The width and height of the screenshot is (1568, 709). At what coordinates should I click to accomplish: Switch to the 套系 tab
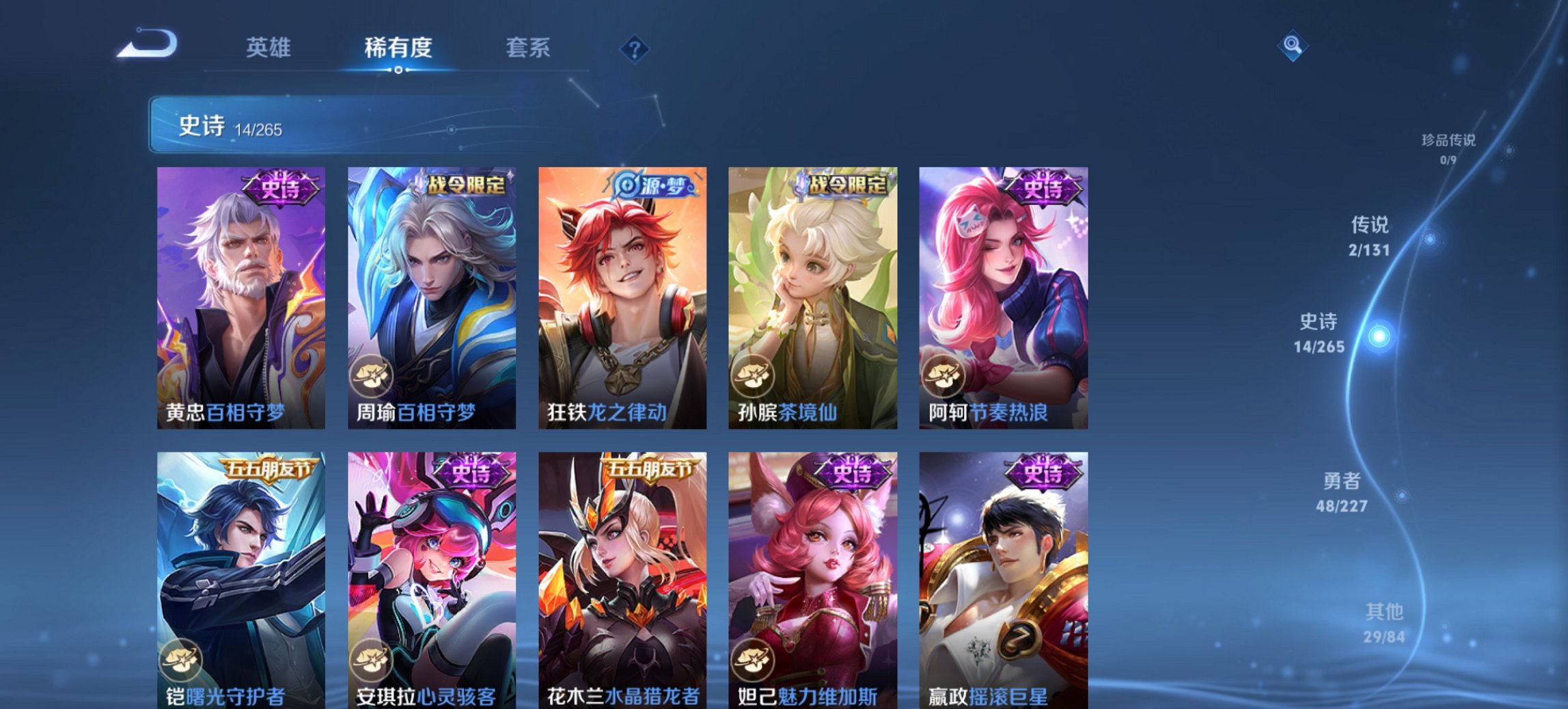pos(529,48)
